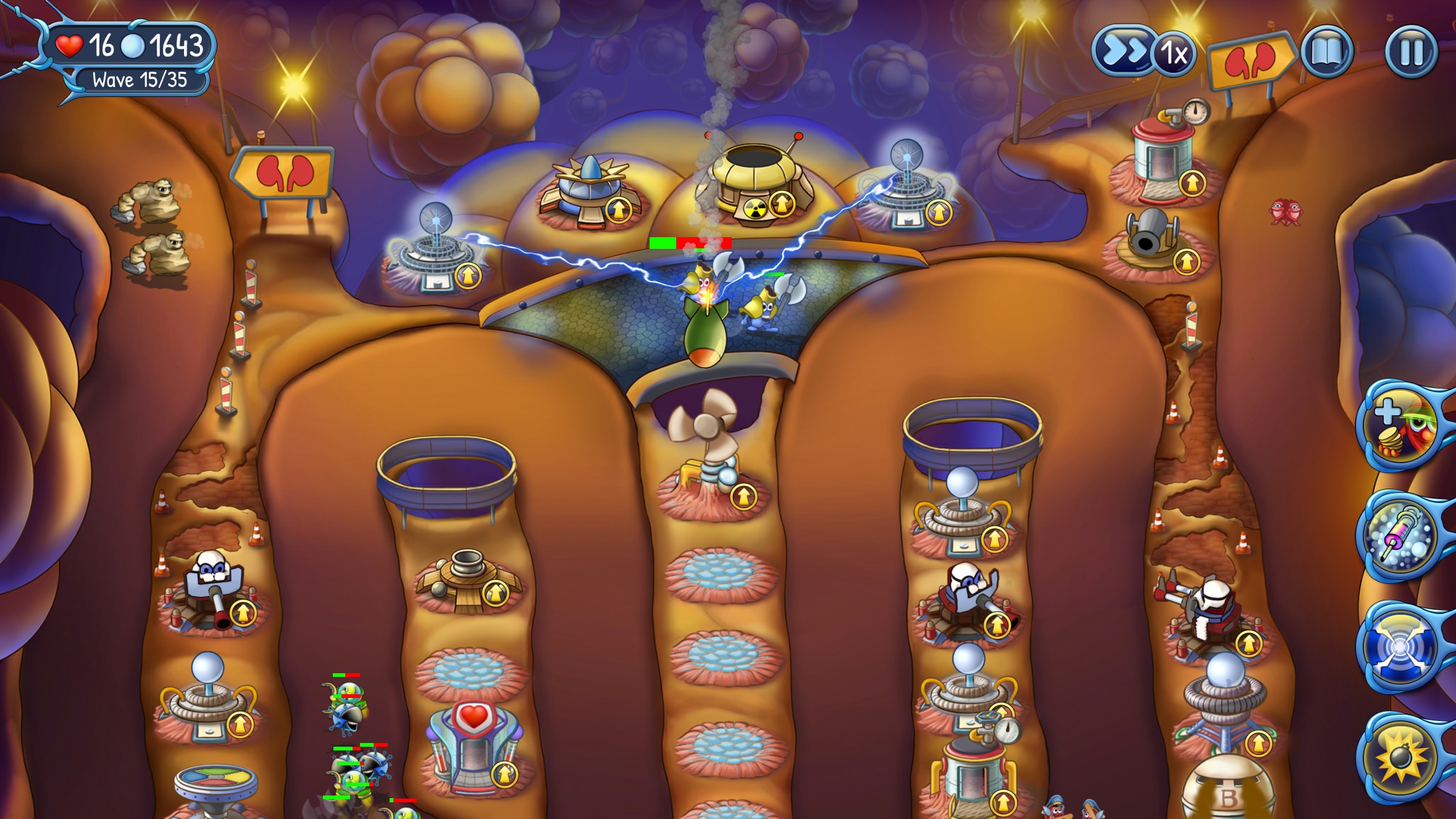Upgrade the red heart tower
This screenshot has width=1456, height=819.
point(505,772)
